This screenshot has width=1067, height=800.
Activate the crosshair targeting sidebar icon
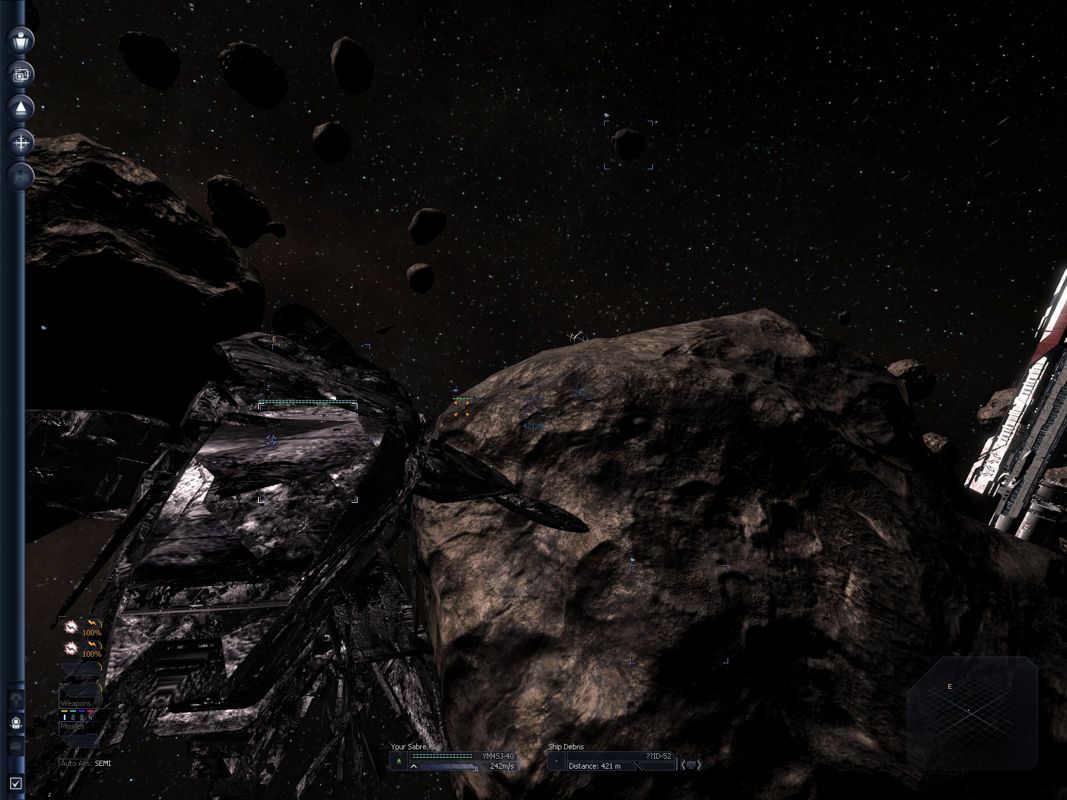click(21, 143)
